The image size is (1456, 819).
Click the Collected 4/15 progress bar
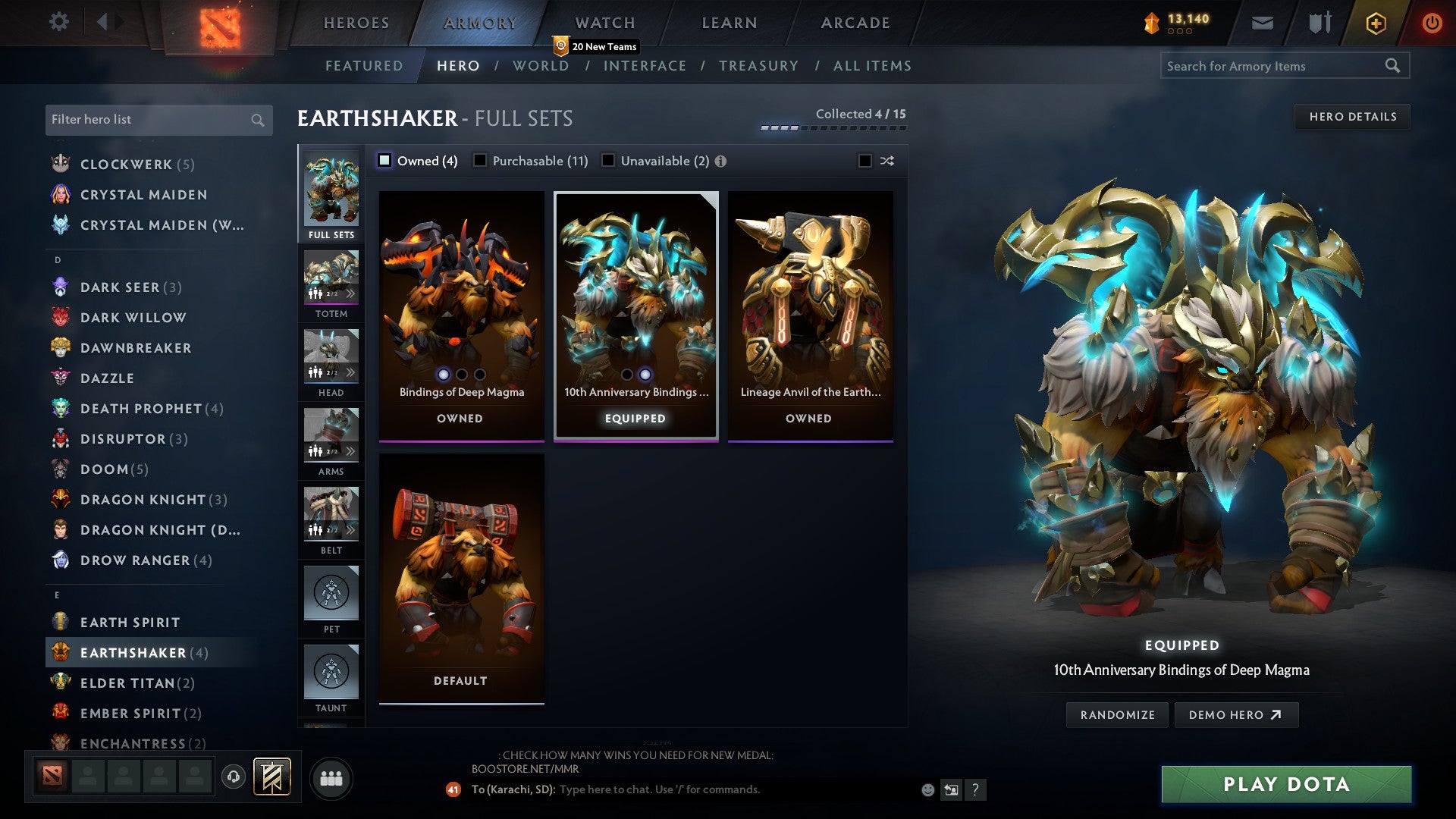click(x=834, y=127)
